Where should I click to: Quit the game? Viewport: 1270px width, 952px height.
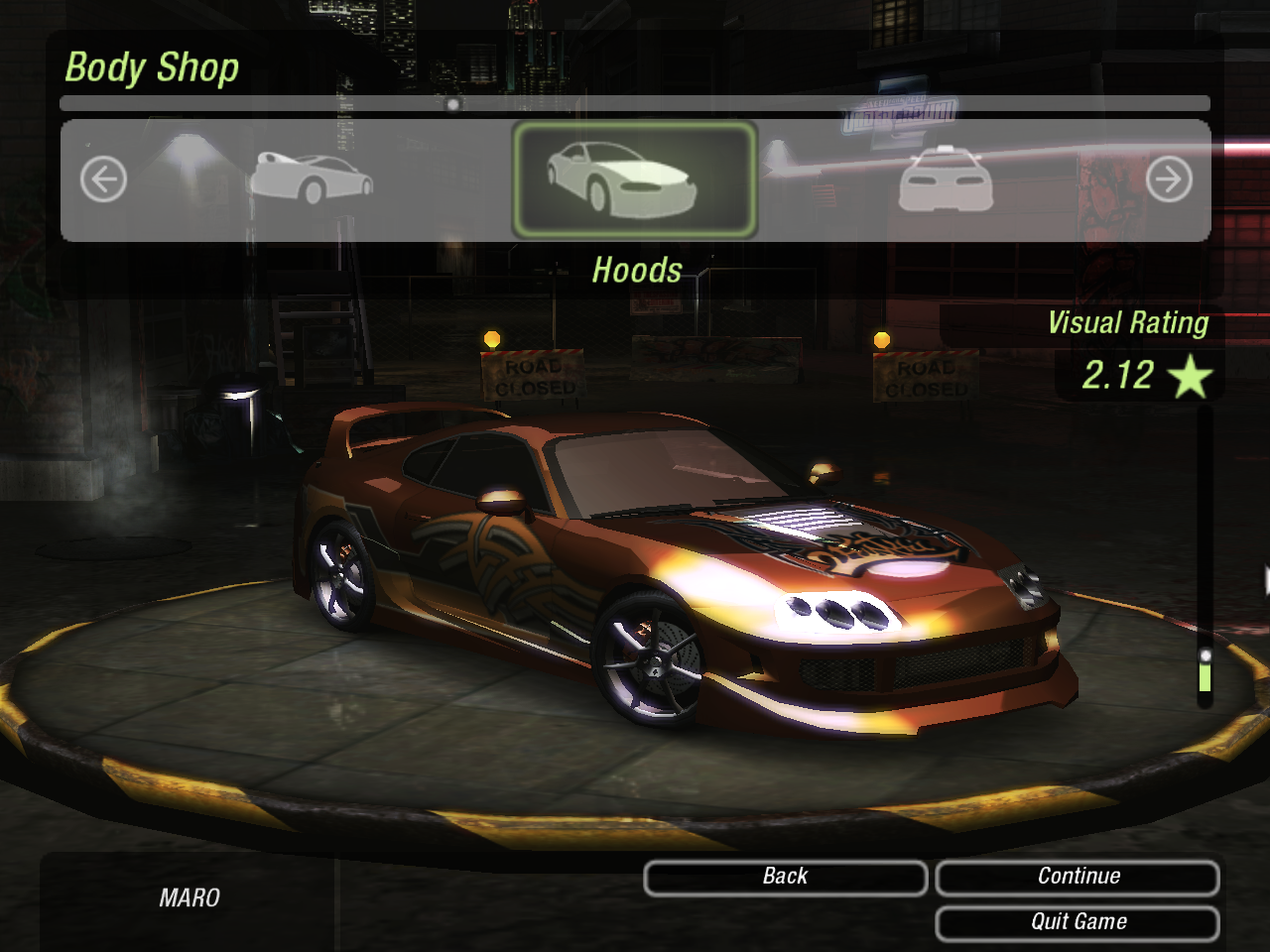1078,922
